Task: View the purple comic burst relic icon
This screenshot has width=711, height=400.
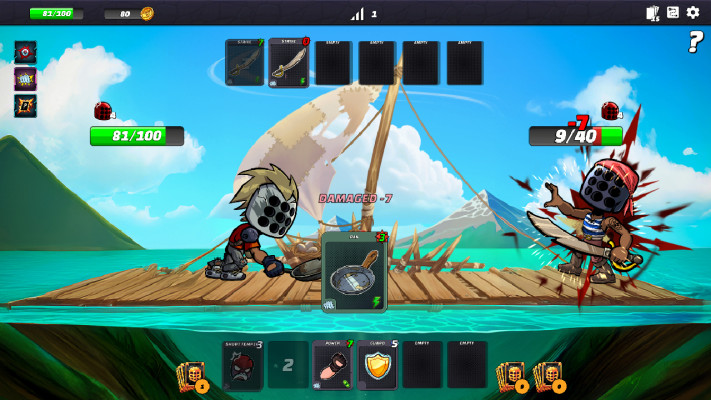Action: click(x=25, y=78)
